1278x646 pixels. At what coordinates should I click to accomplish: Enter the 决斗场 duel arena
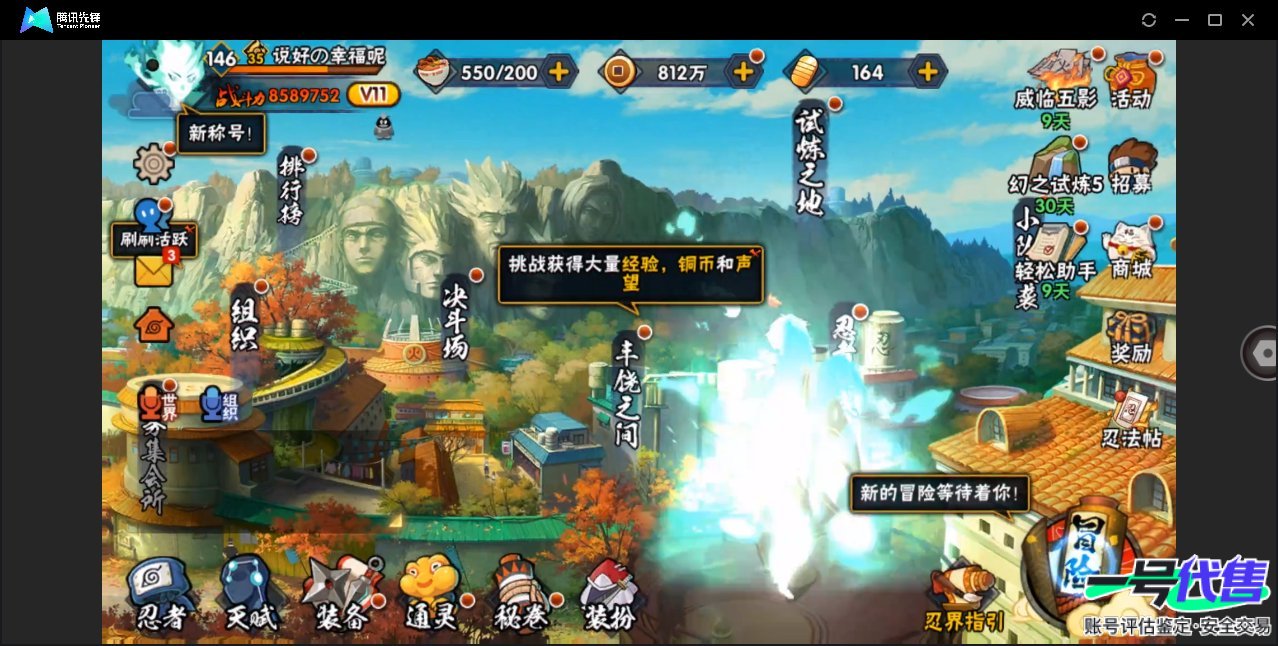pos(456,318)
